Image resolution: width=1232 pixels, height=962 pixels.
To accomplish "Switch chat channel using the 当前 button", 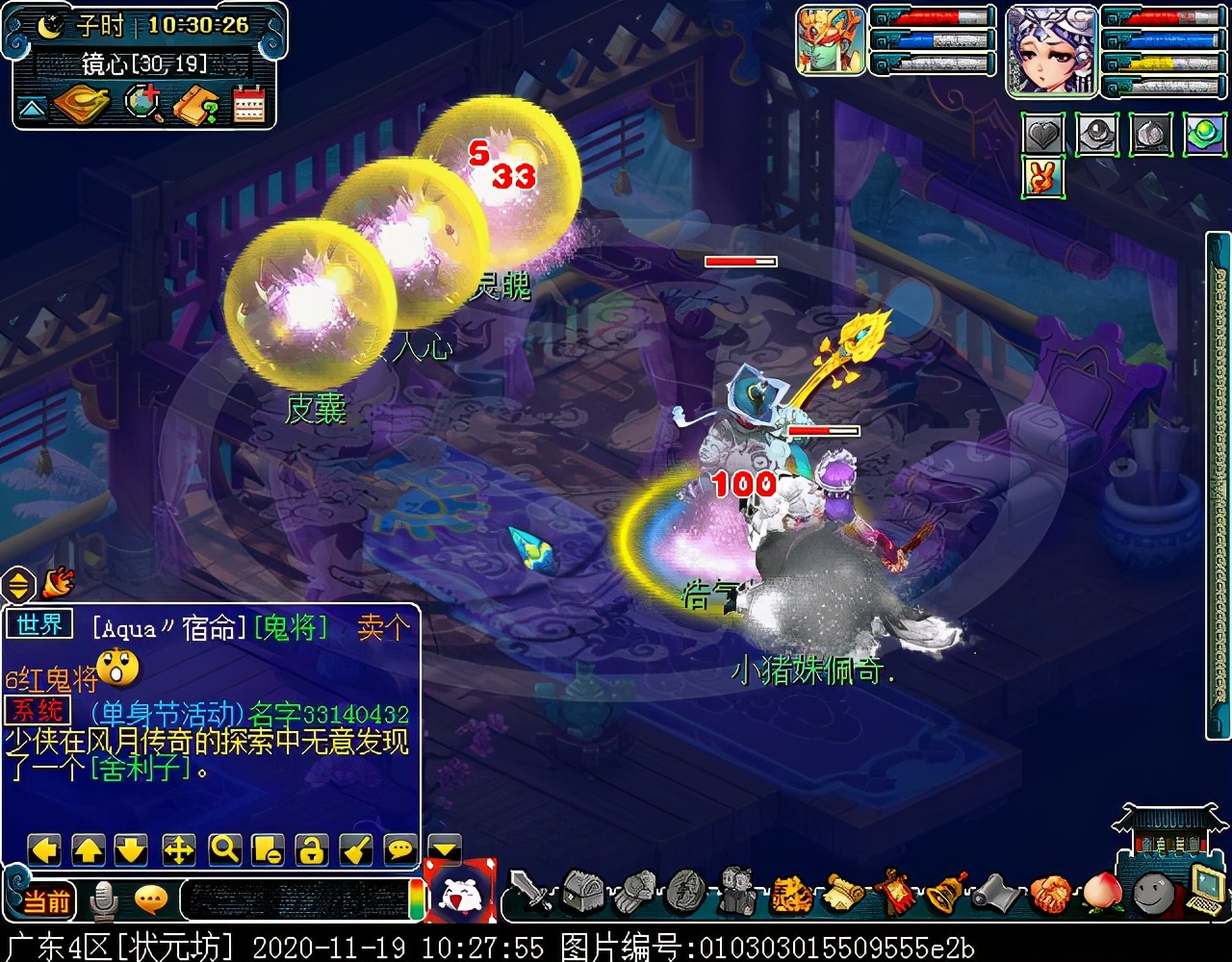I will point(45,901).
